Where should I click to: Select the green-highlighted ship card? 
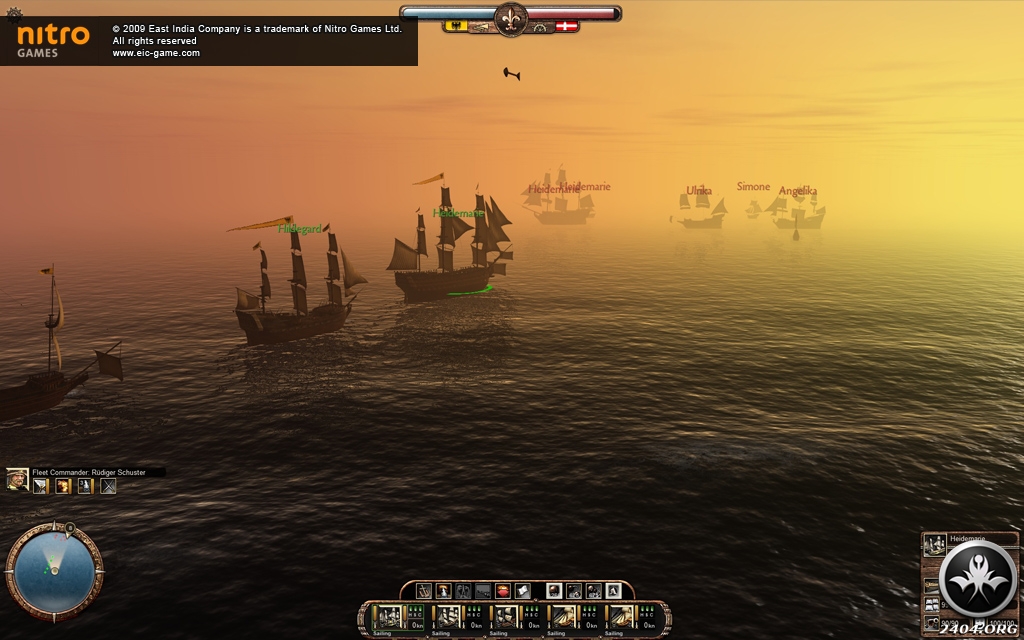pos(388,617)
